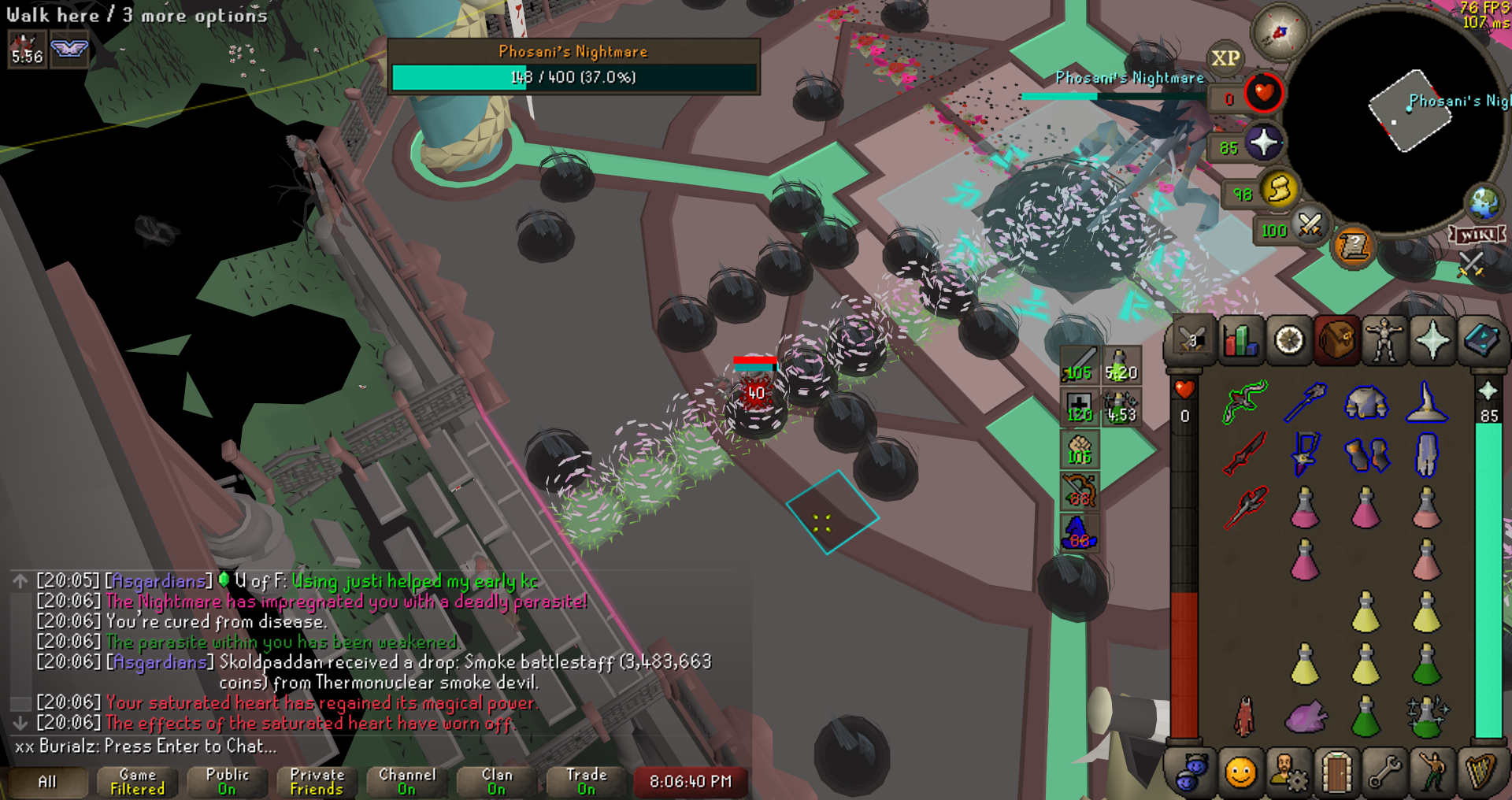Screen dimensions: 1512x800
Task: Toggle run using the boot orb
Action: coord(1279,190)
